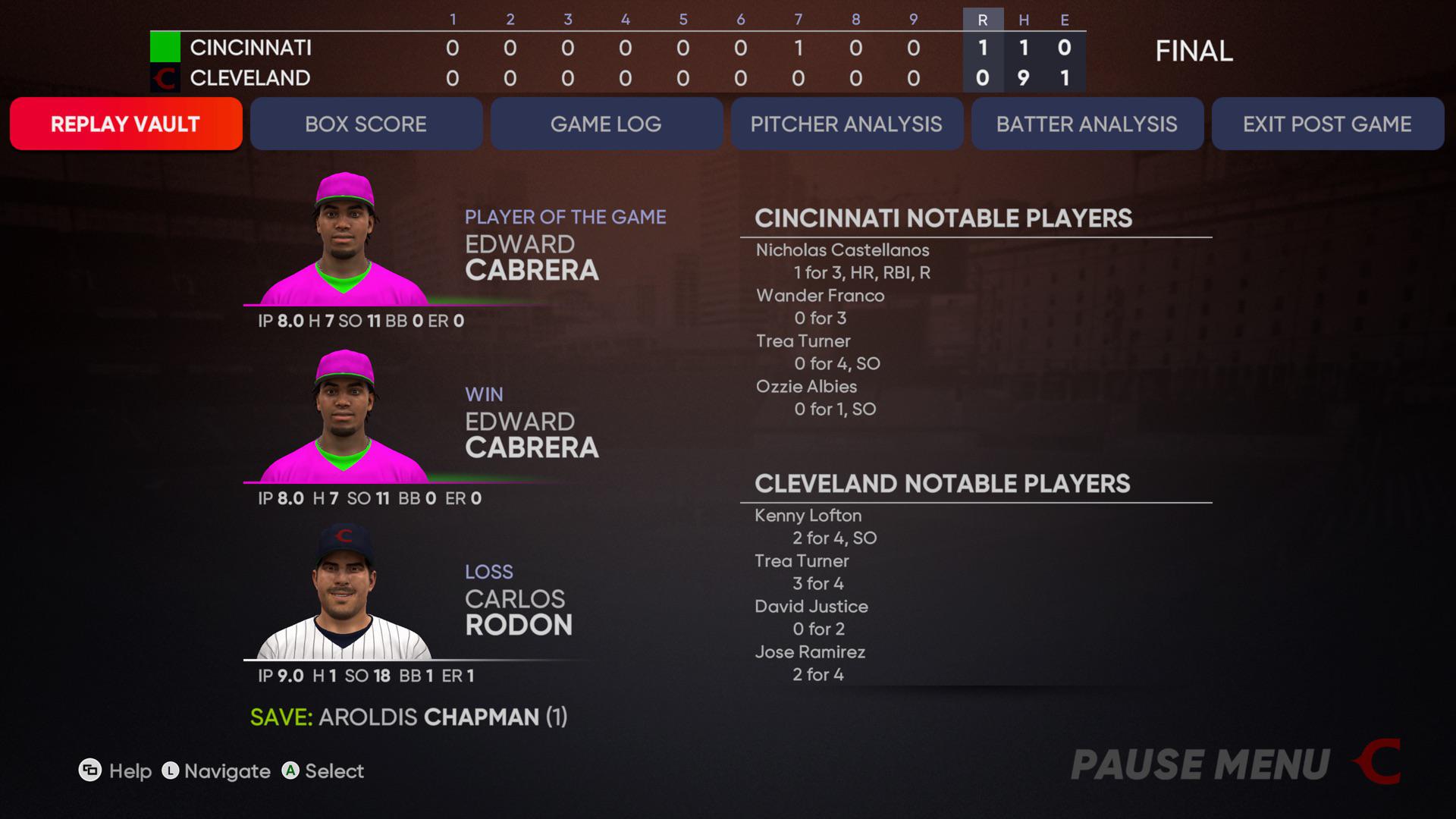The image size is (1456, 819).
Task: View the Box Score
Action: point(366,124)
